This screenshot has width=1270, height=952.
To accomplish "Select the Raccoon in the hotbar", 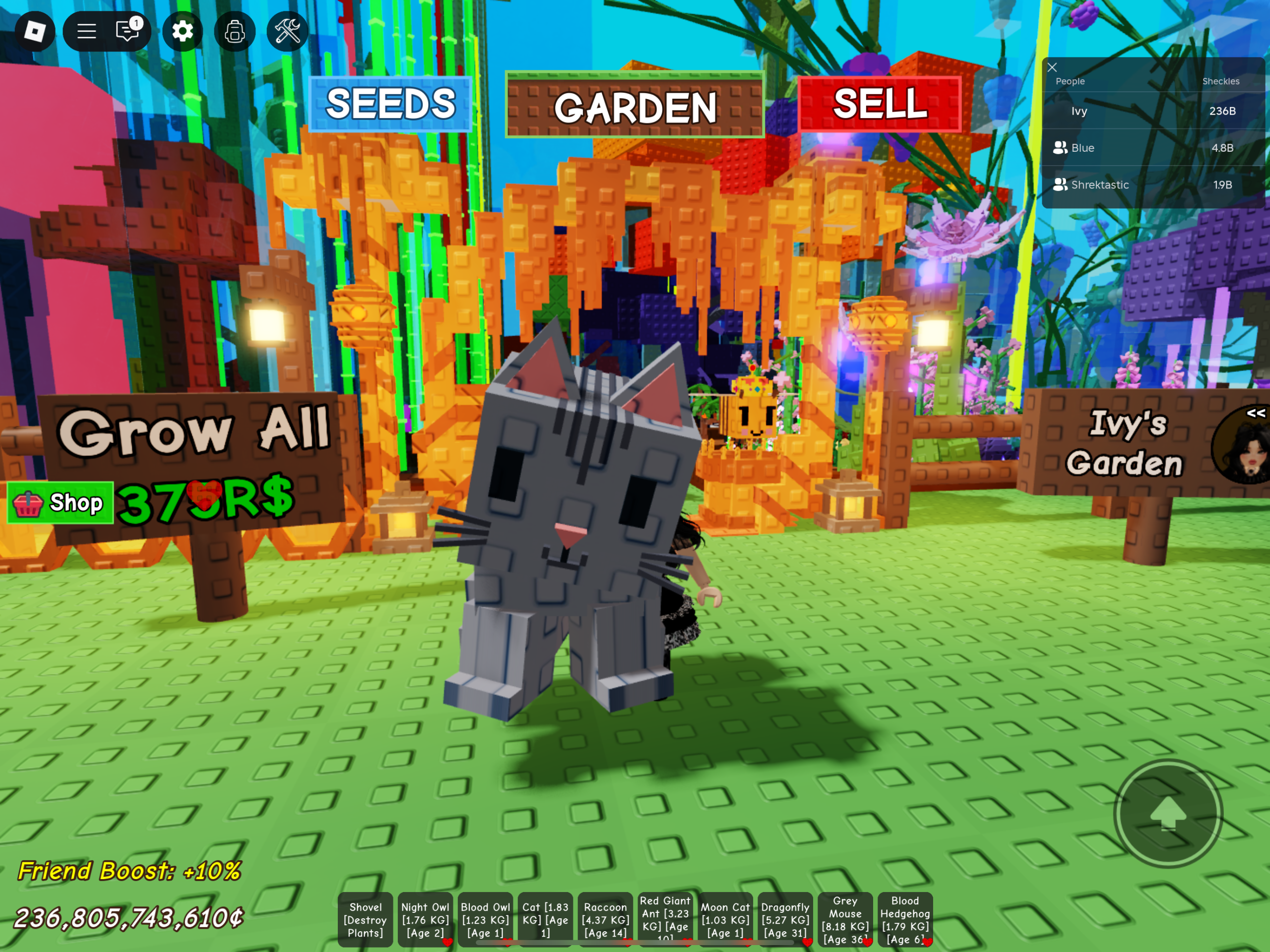I will [x=605, y=919].
